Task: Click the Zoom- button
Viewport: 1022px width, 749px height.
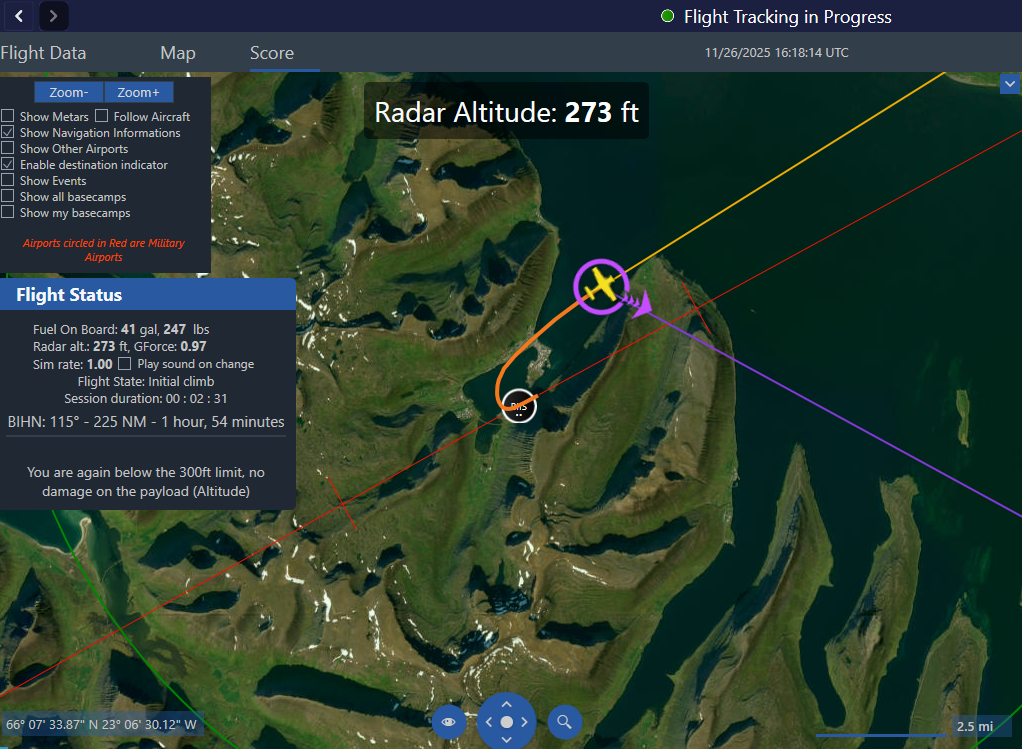Action: point(69,92)
